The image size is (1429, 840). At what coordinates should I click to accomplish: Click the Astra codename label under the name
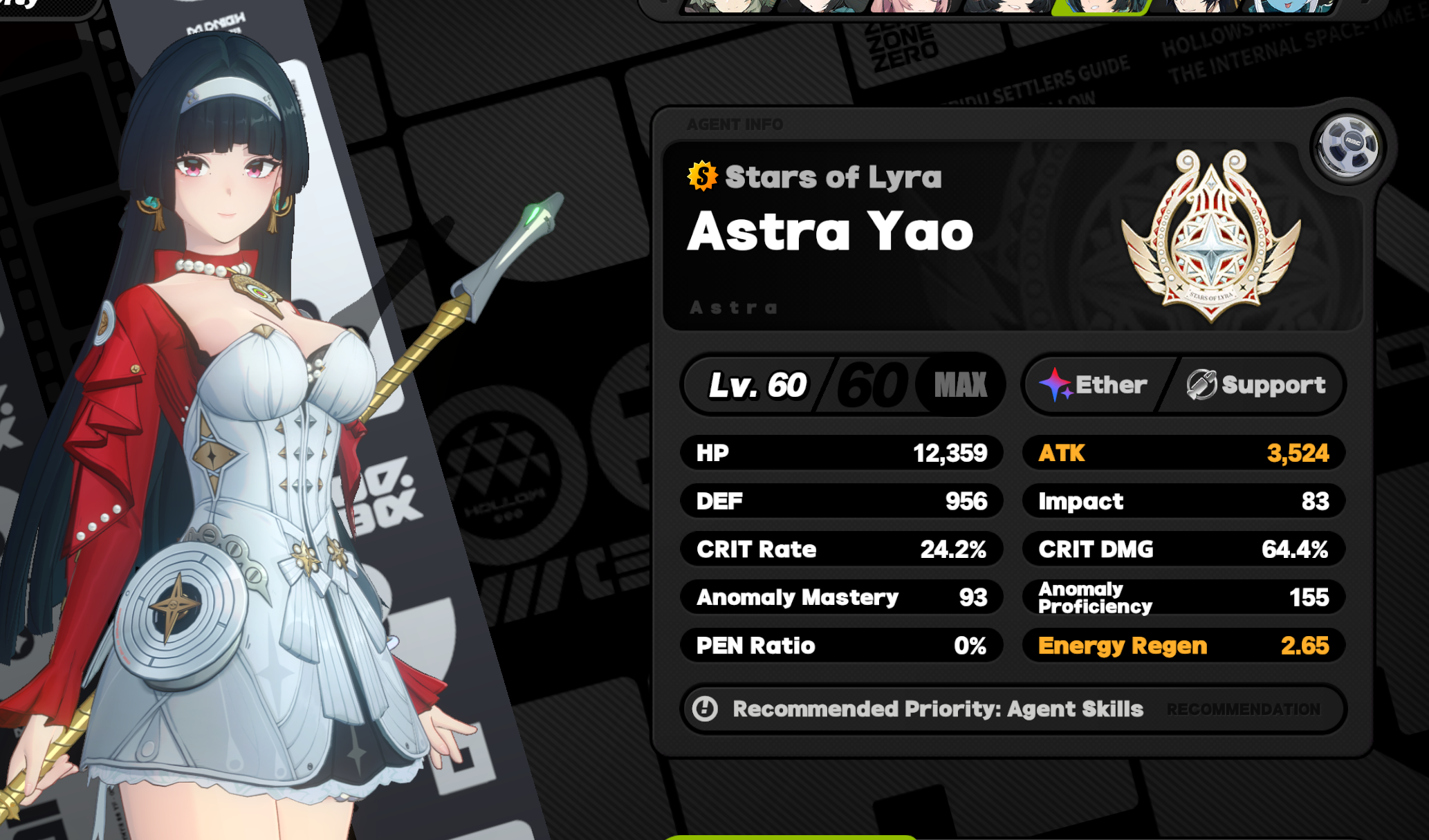pos(733,308)
